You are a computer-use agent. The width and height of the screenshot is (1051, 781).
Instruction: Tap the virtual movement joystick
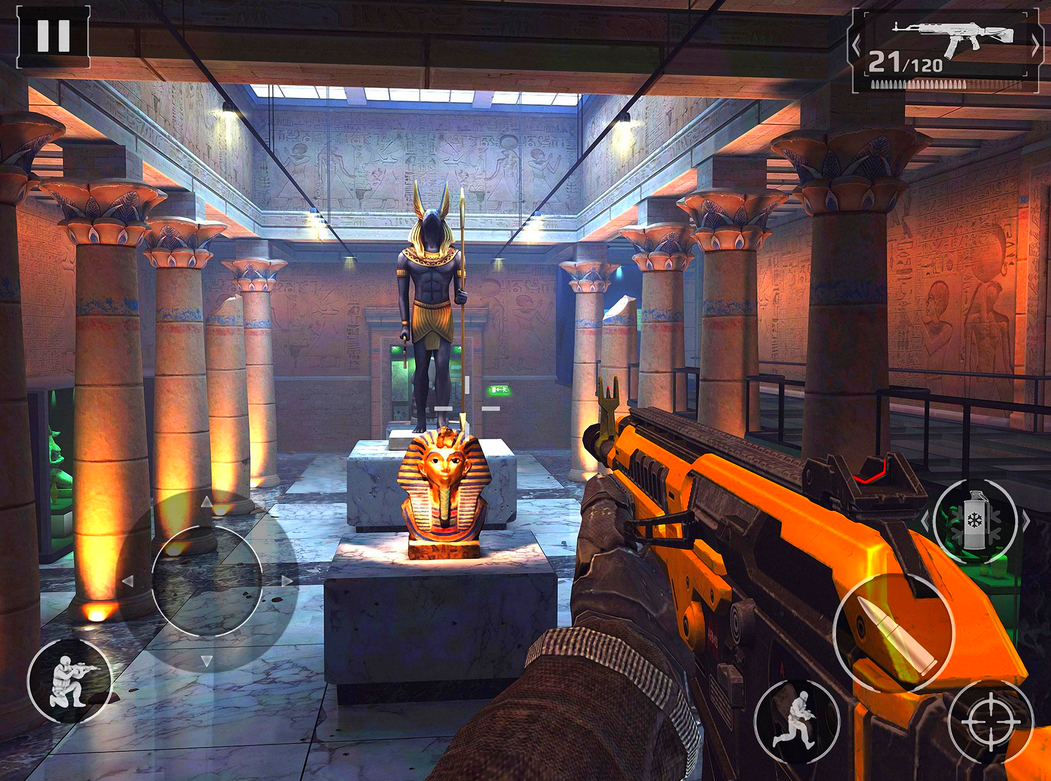click(206, 581)
